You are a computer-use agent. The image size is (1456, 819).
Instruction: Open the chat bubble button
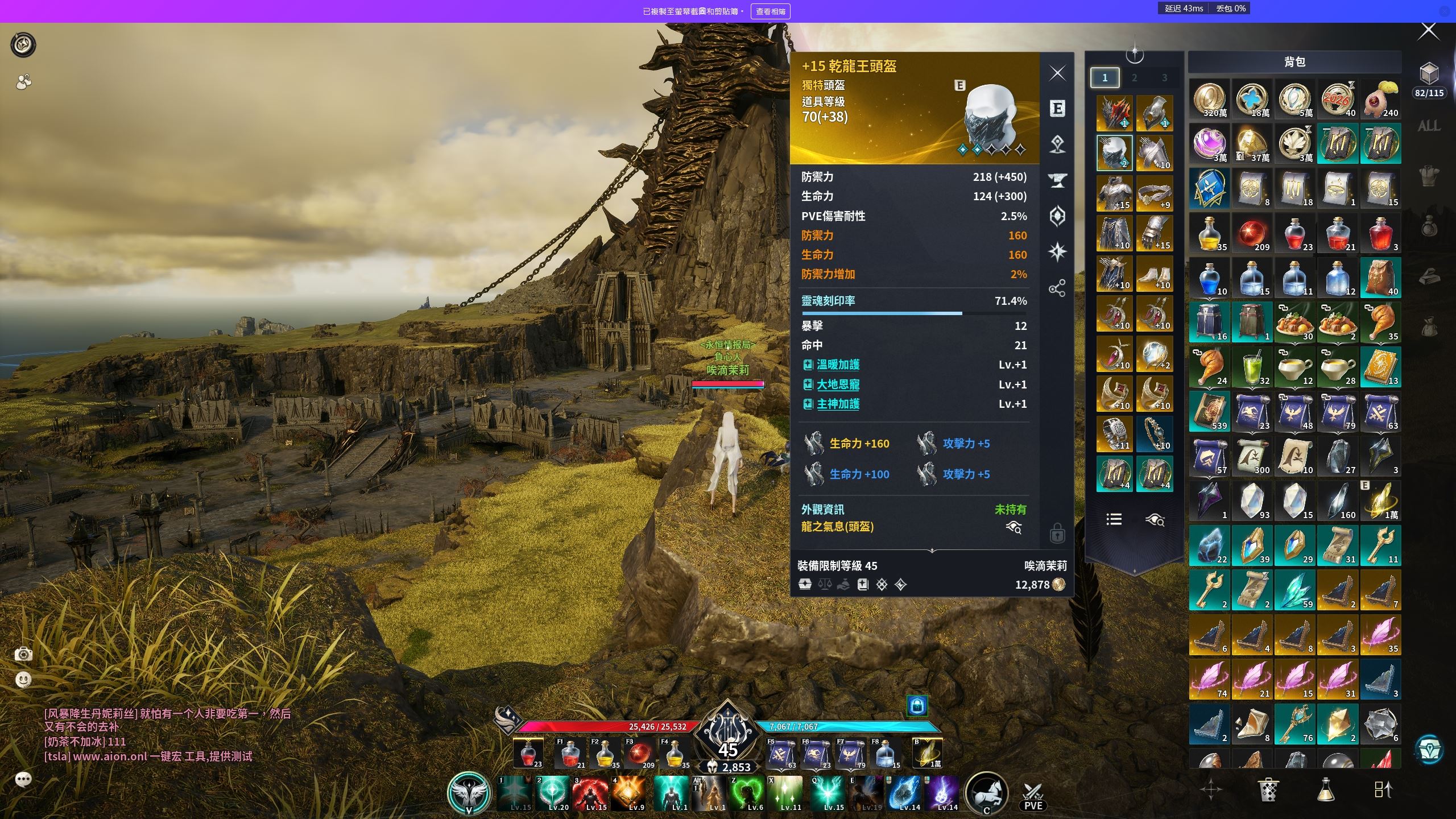23,779
